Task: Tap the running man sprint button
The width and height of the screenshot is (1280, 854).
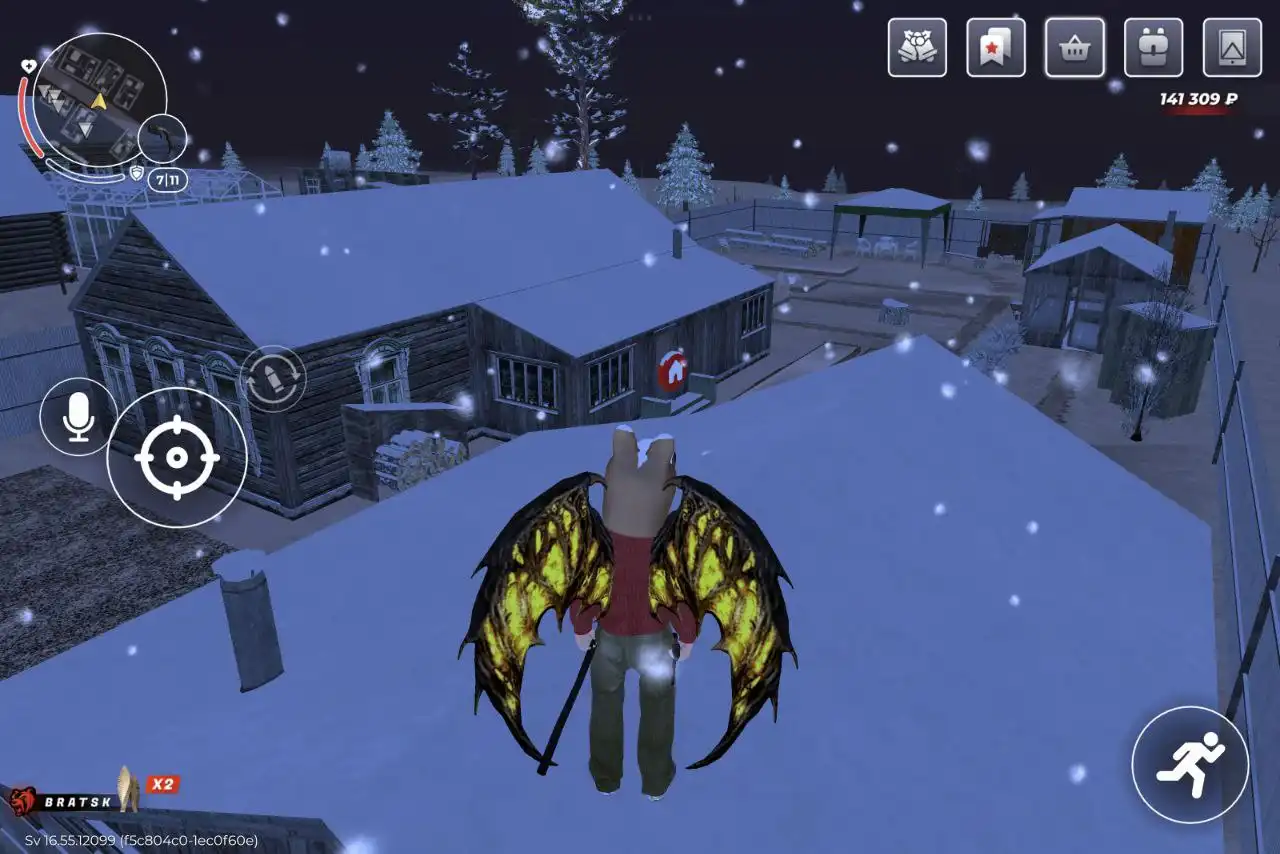Action: (1190, 765)
